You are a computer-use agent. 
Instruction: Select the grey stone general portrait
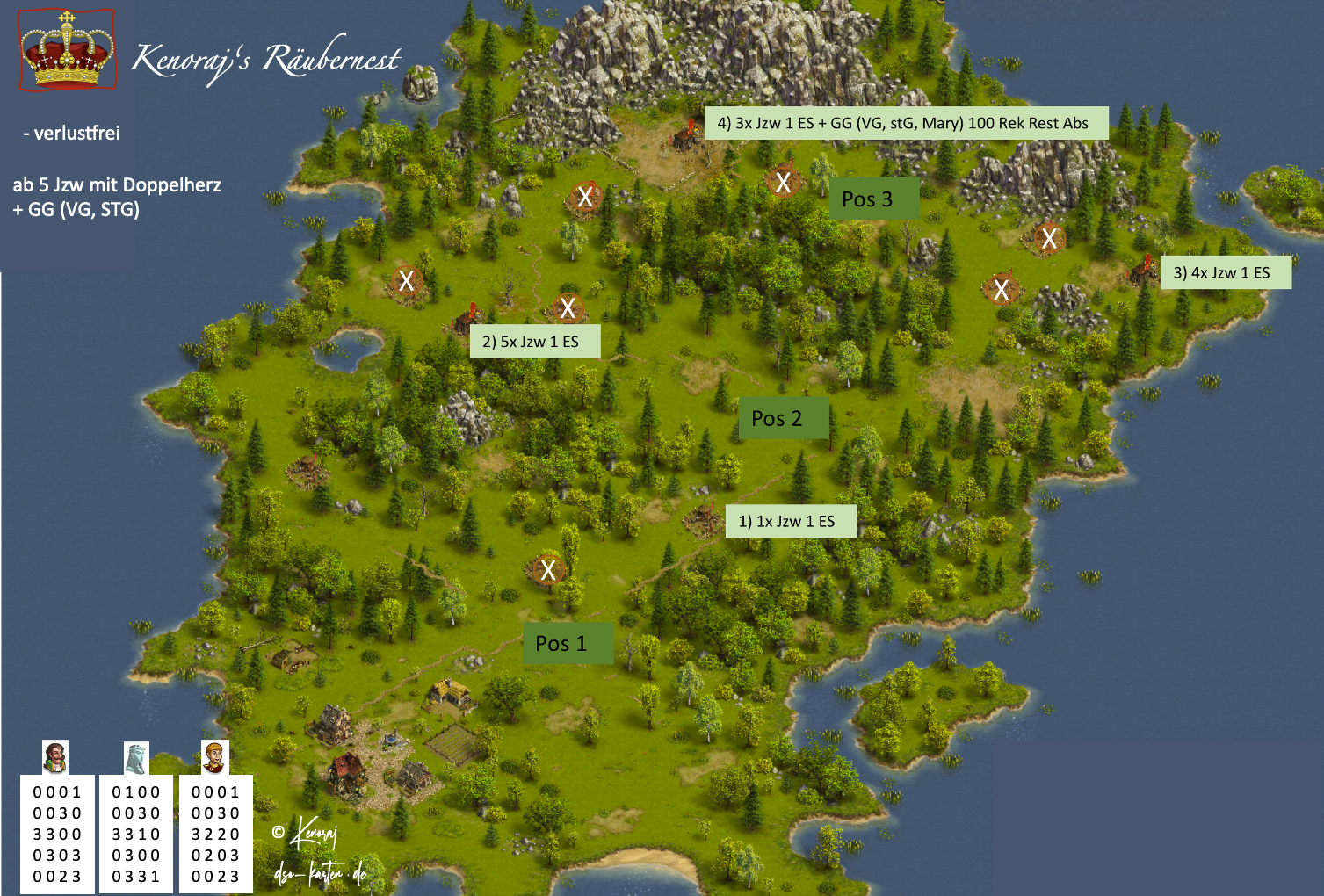tap(136, 757)
